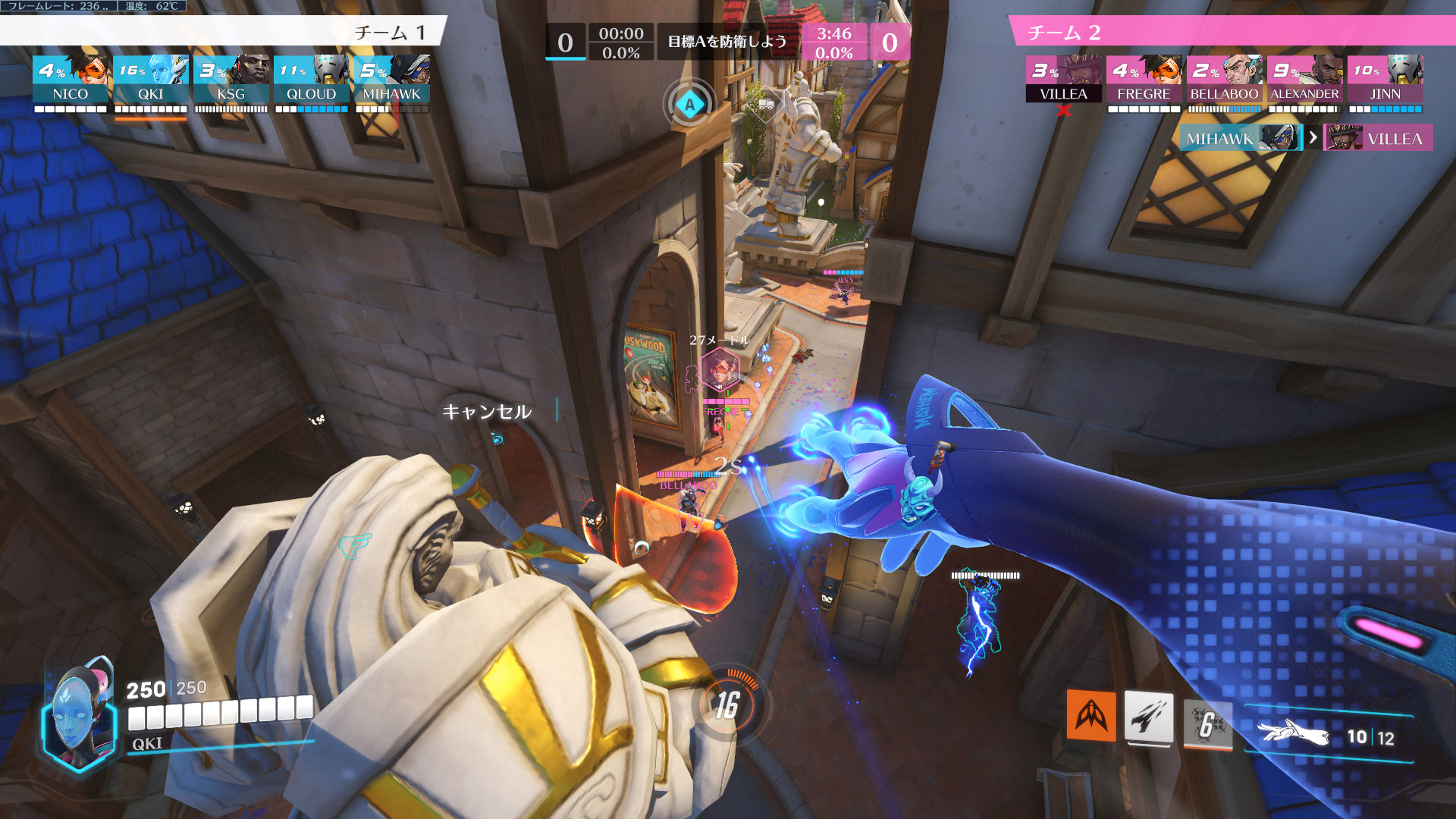Choose FREGRE's player card
Image resolution: width=1456 pixels, height=819 pixels.
1144,79
